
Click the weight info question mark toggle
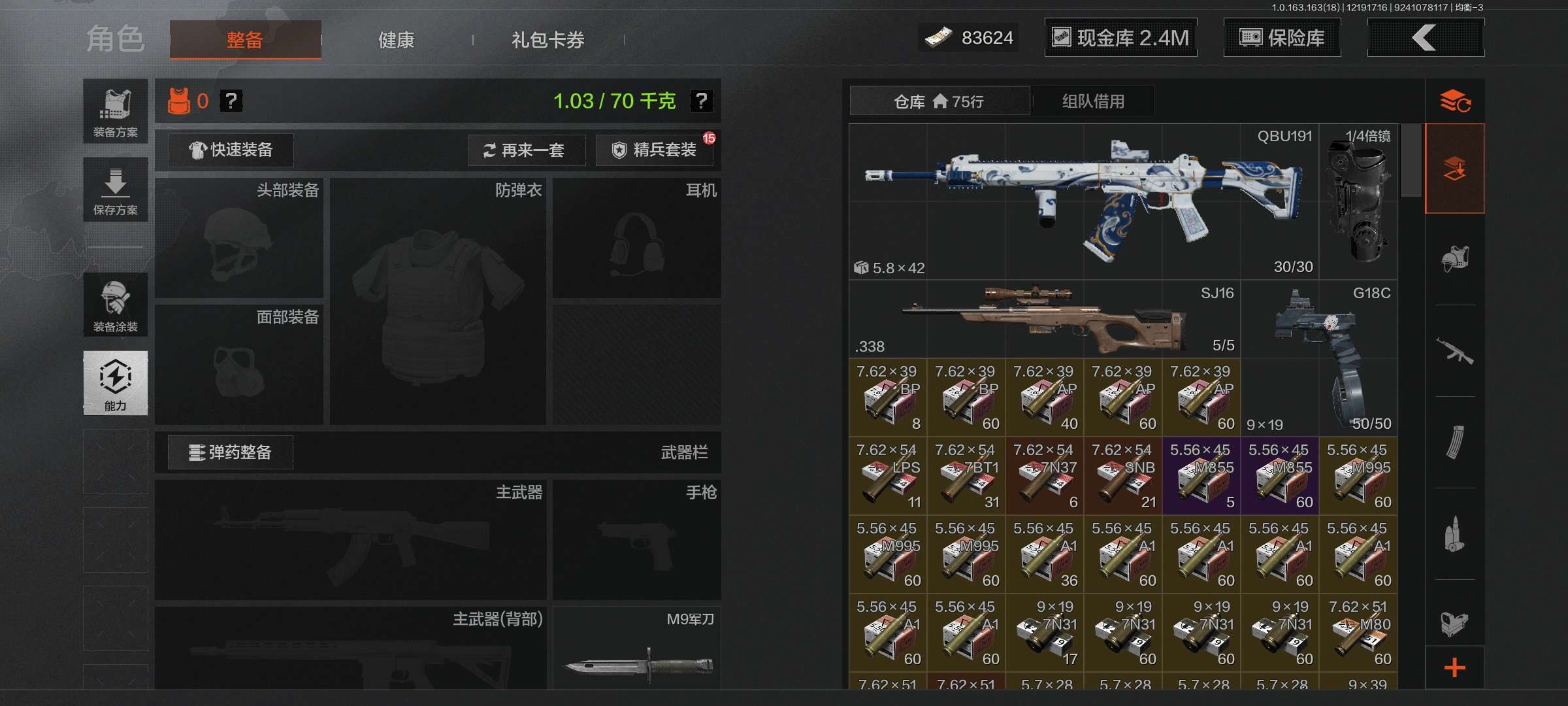[x=700, y=102]
